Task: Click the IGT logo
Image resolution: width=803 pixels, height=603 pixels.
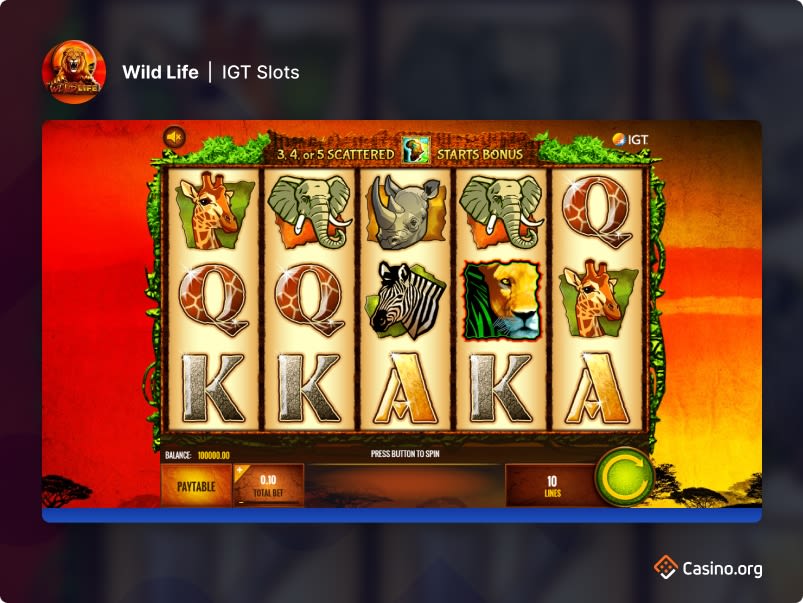Action: point(631,138)
